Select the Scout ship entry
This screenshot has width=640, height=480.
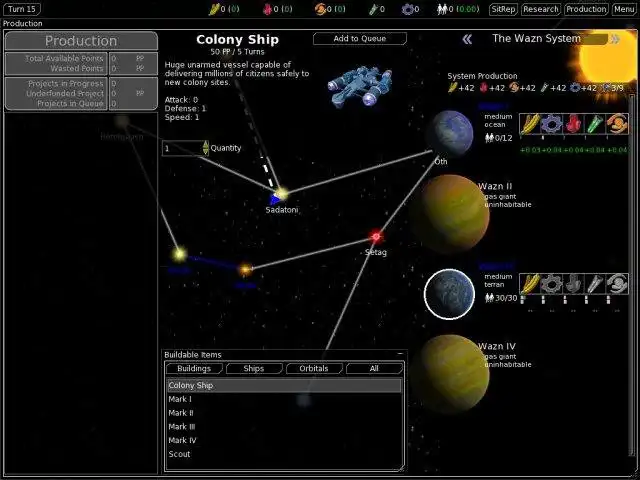tap(284, 454)
